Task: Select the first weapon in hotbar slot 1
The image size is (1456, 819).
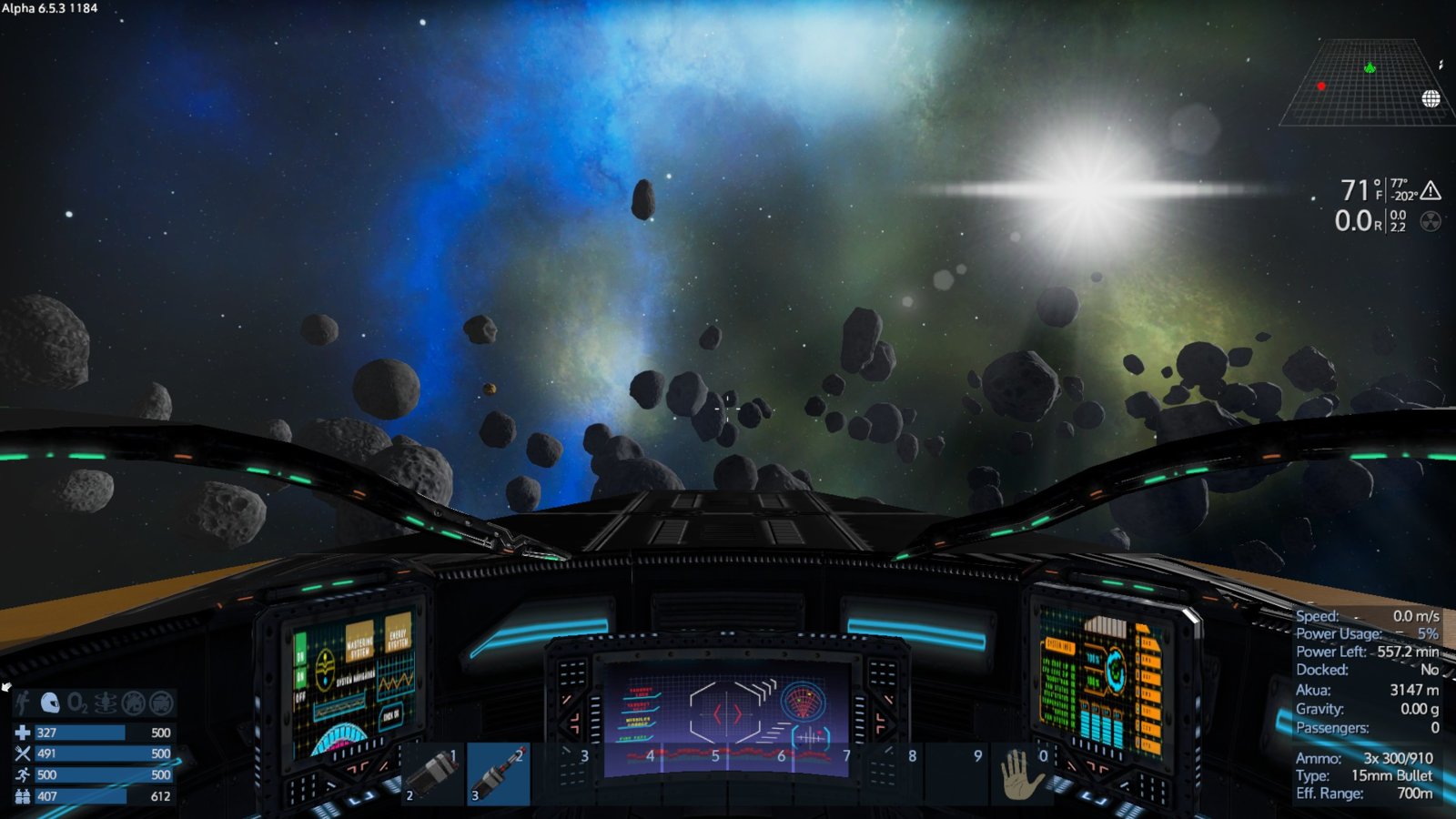Action: pos(433,773)
